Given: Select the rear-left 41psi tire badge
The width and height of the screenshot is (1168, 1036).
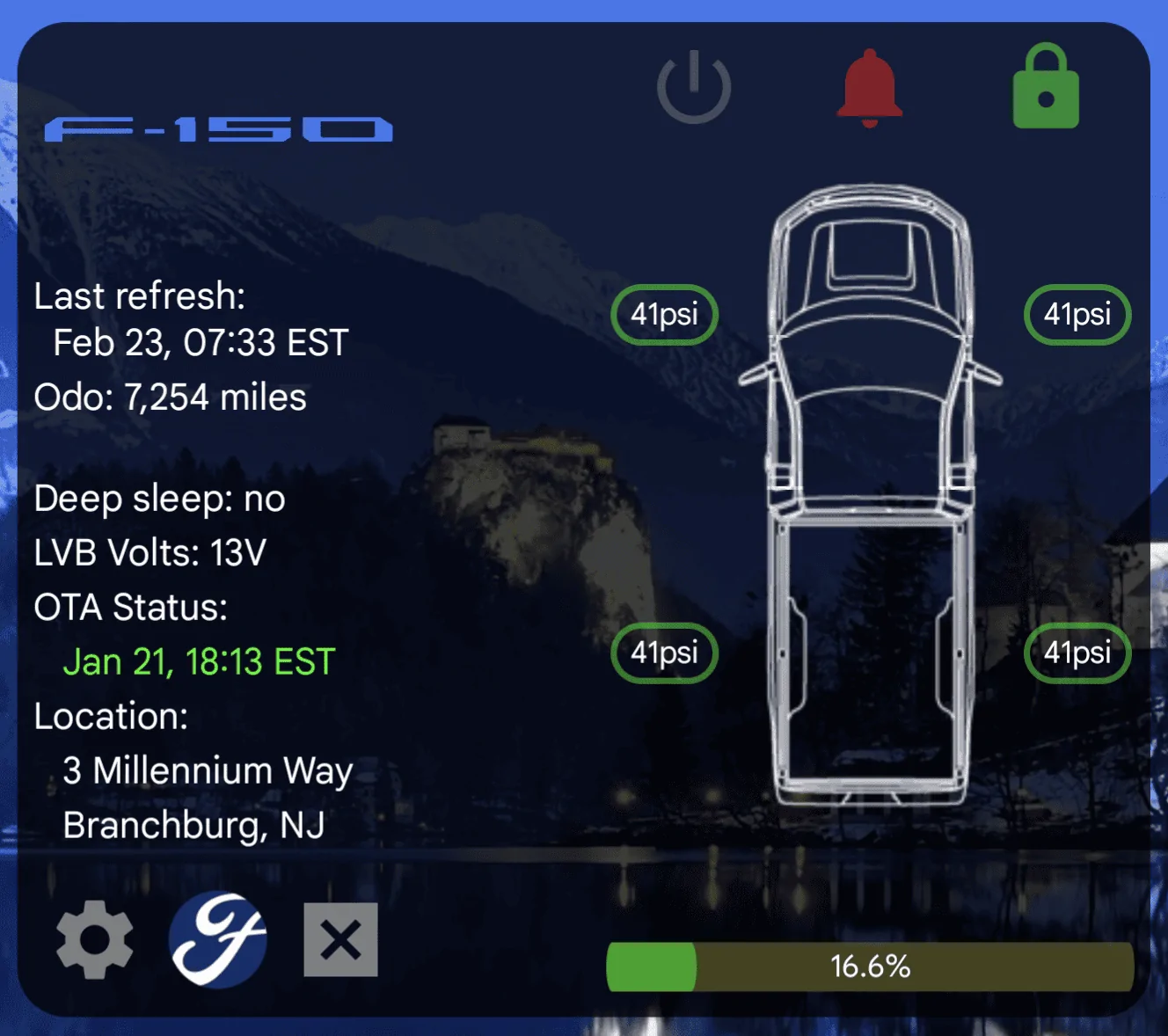Looking at the screenshot, I should tap(664, 653).
